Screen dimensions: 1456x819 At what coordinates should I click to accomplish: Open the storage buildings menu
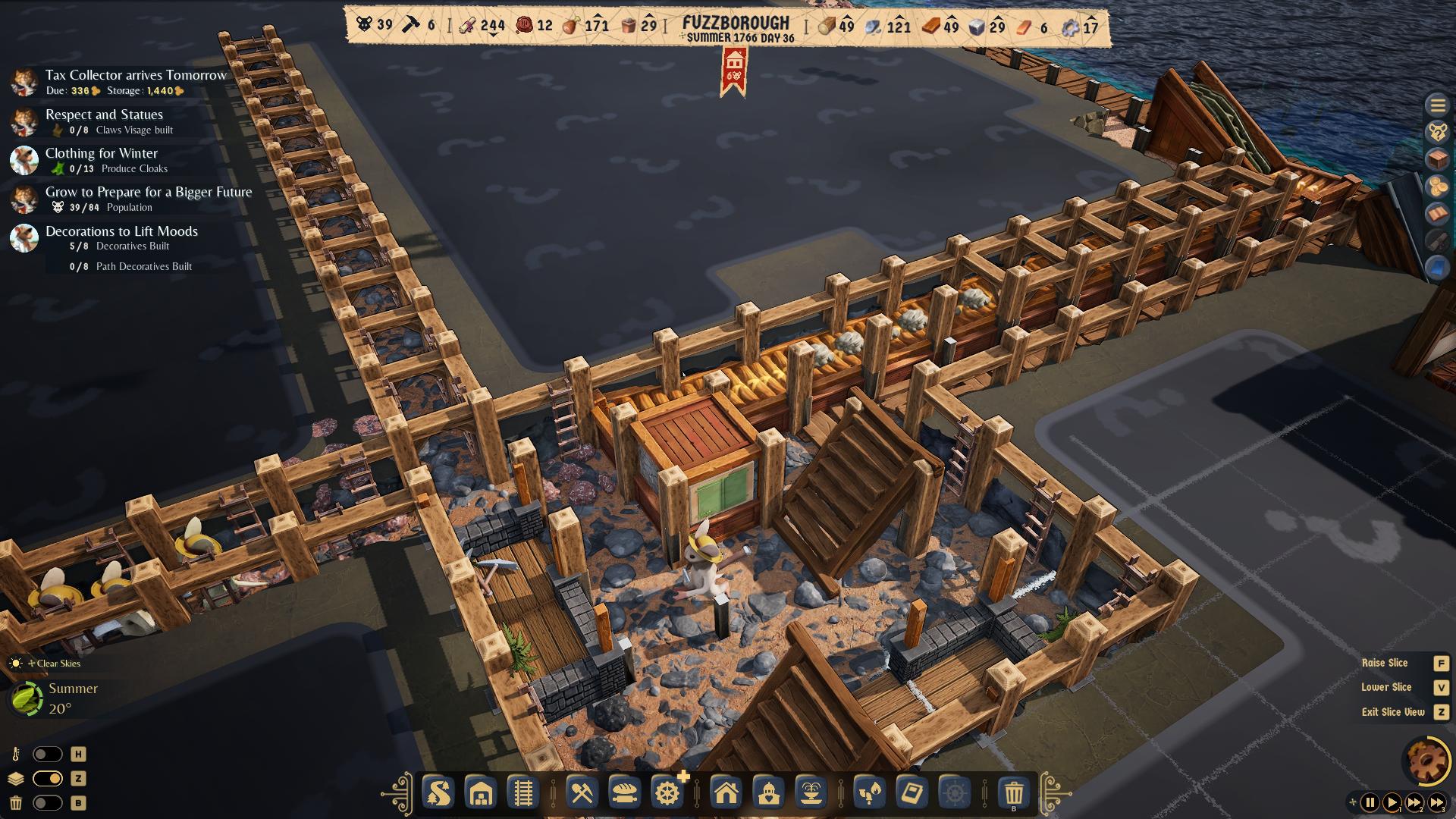(479, 794)
